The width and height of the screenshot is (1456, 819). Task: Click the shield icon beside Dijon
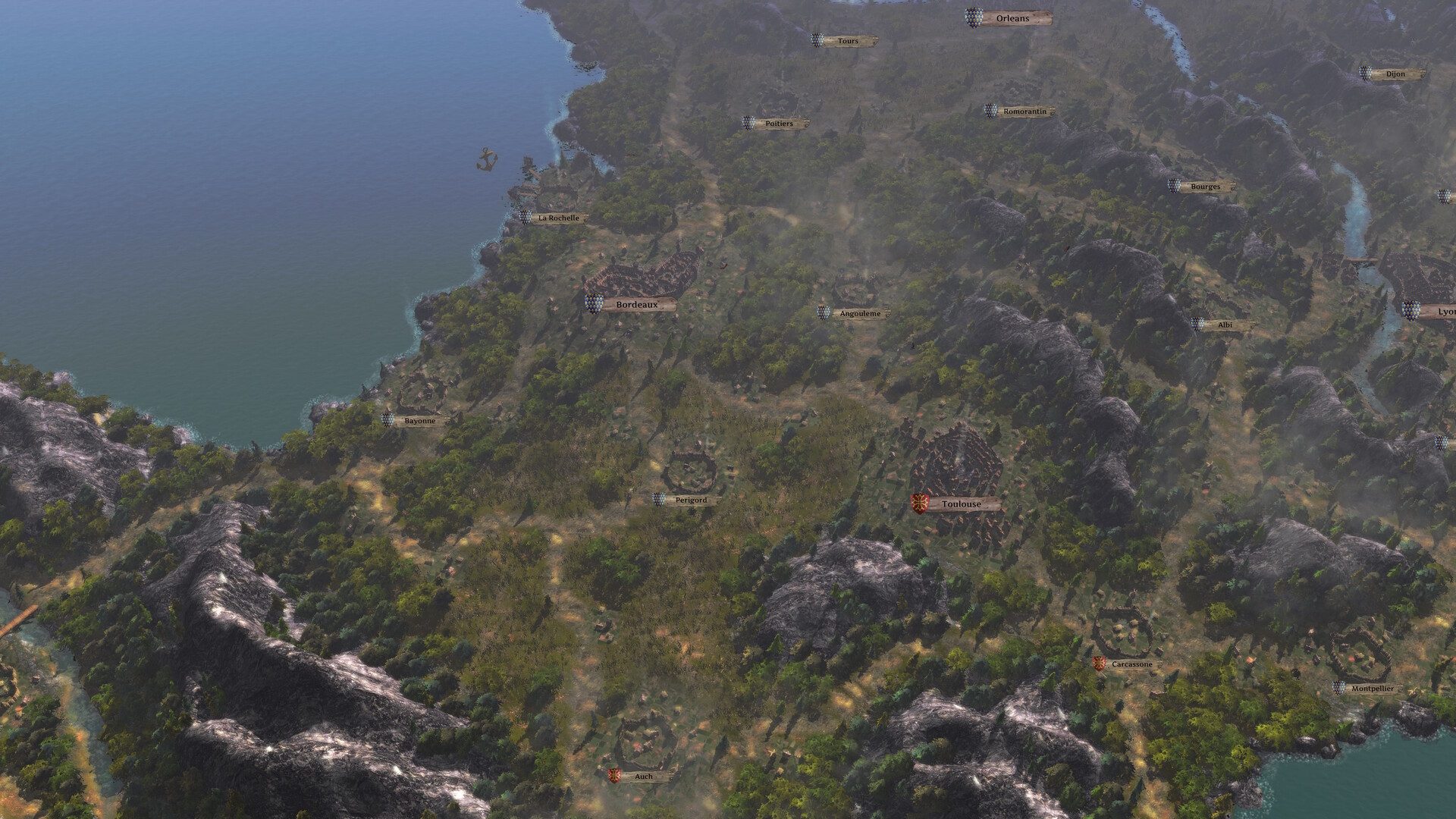click(x=1365, y=74)
